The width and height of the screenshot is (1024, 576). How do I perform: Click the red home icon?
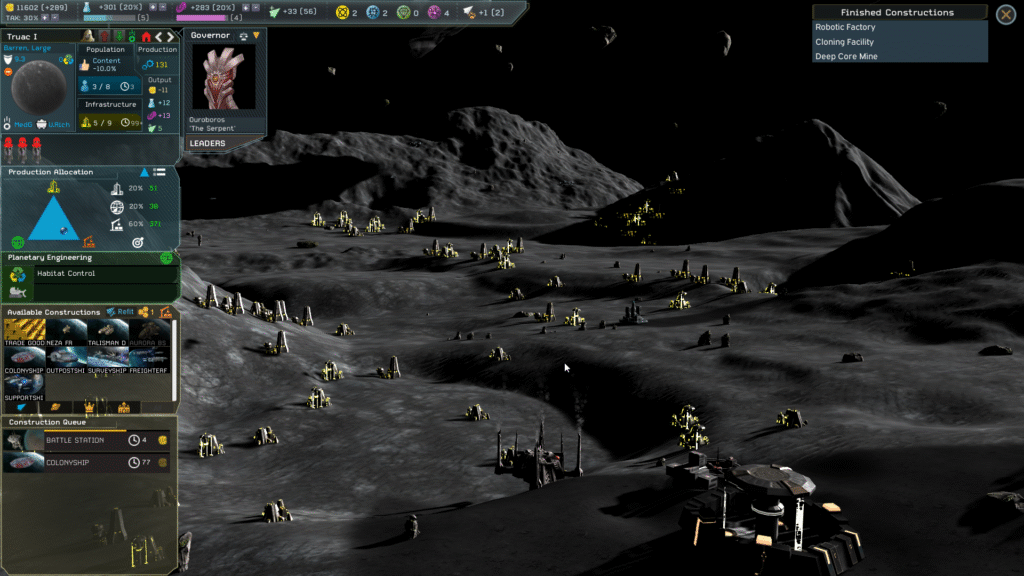point(146,37)
